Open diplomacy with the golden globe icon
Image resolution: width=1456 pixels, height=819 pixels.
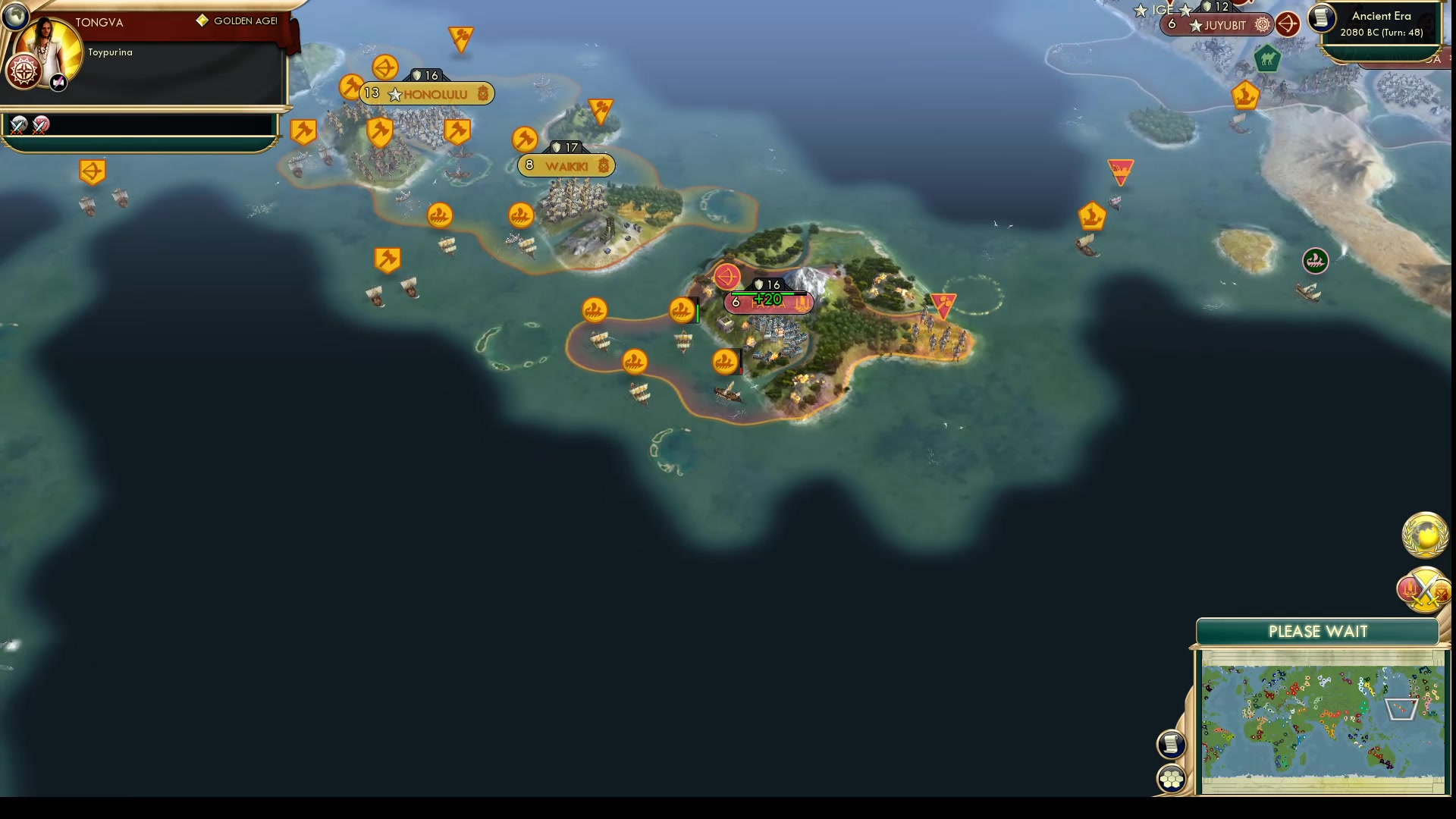coord(1424,535)
